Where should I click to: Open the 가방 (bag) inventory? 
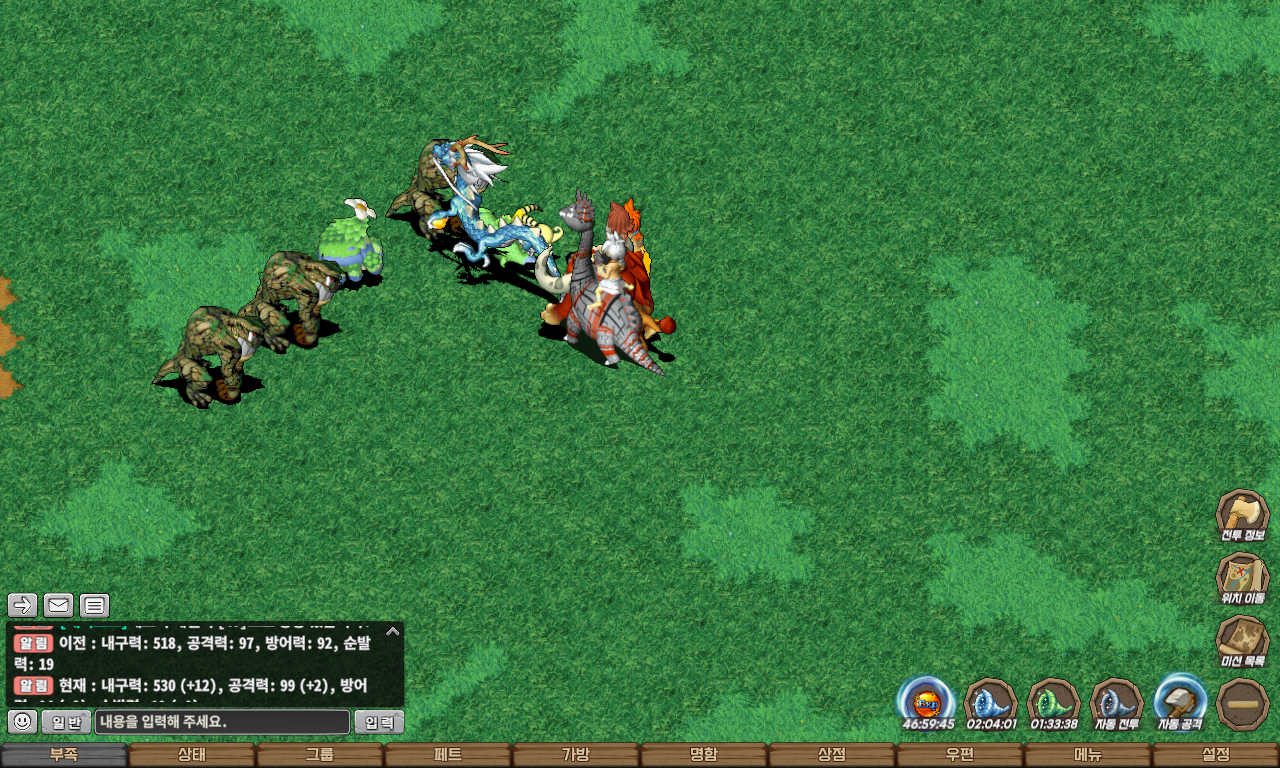pyautogui.click(x=576, y=755)
